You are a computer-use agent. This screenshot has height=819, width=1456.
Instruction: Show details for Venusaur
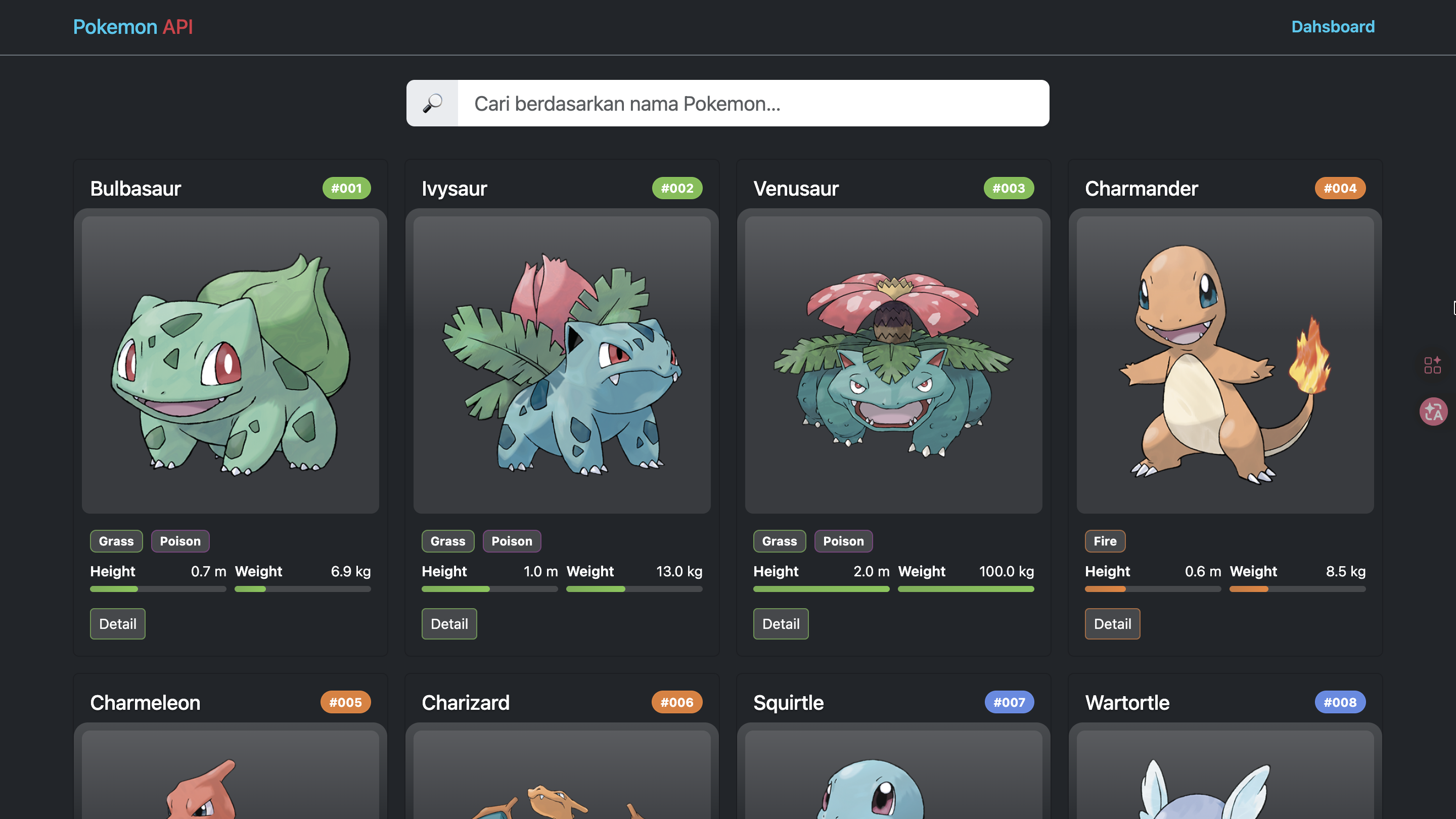(781, 623)
